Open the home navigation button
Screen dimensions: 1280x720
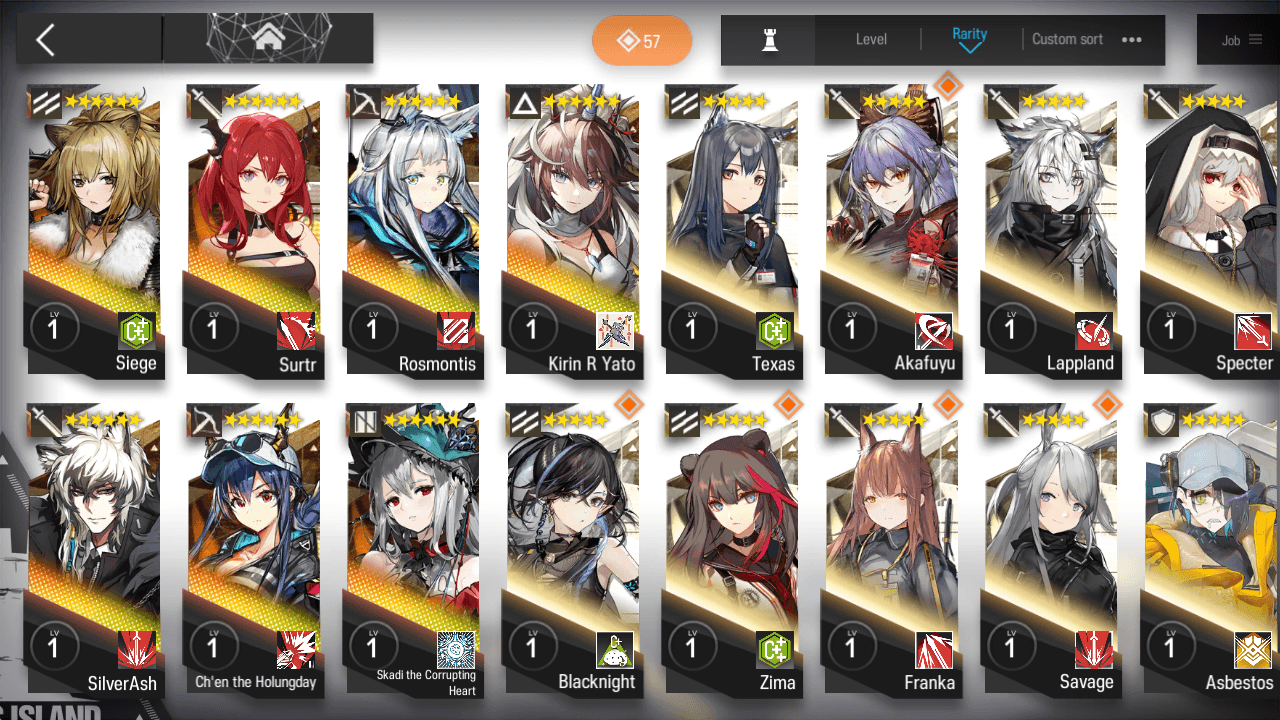pyautogui.click(x=267, y=39)
